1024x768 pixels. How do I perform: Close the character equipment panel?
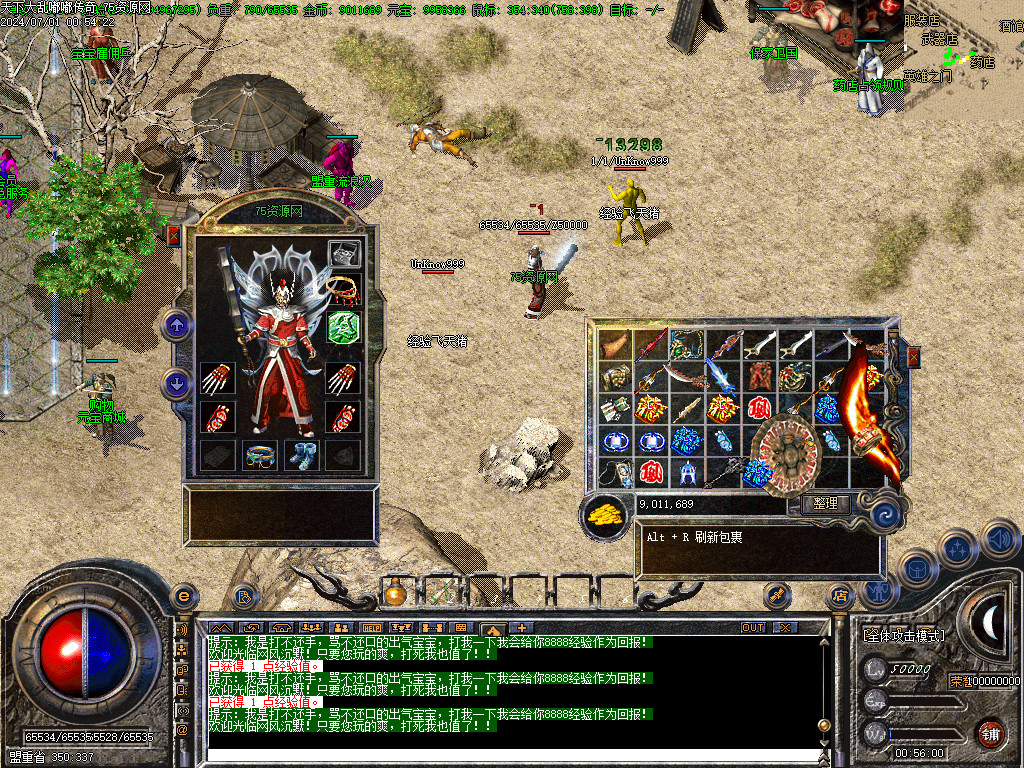(x=174, y=236)
